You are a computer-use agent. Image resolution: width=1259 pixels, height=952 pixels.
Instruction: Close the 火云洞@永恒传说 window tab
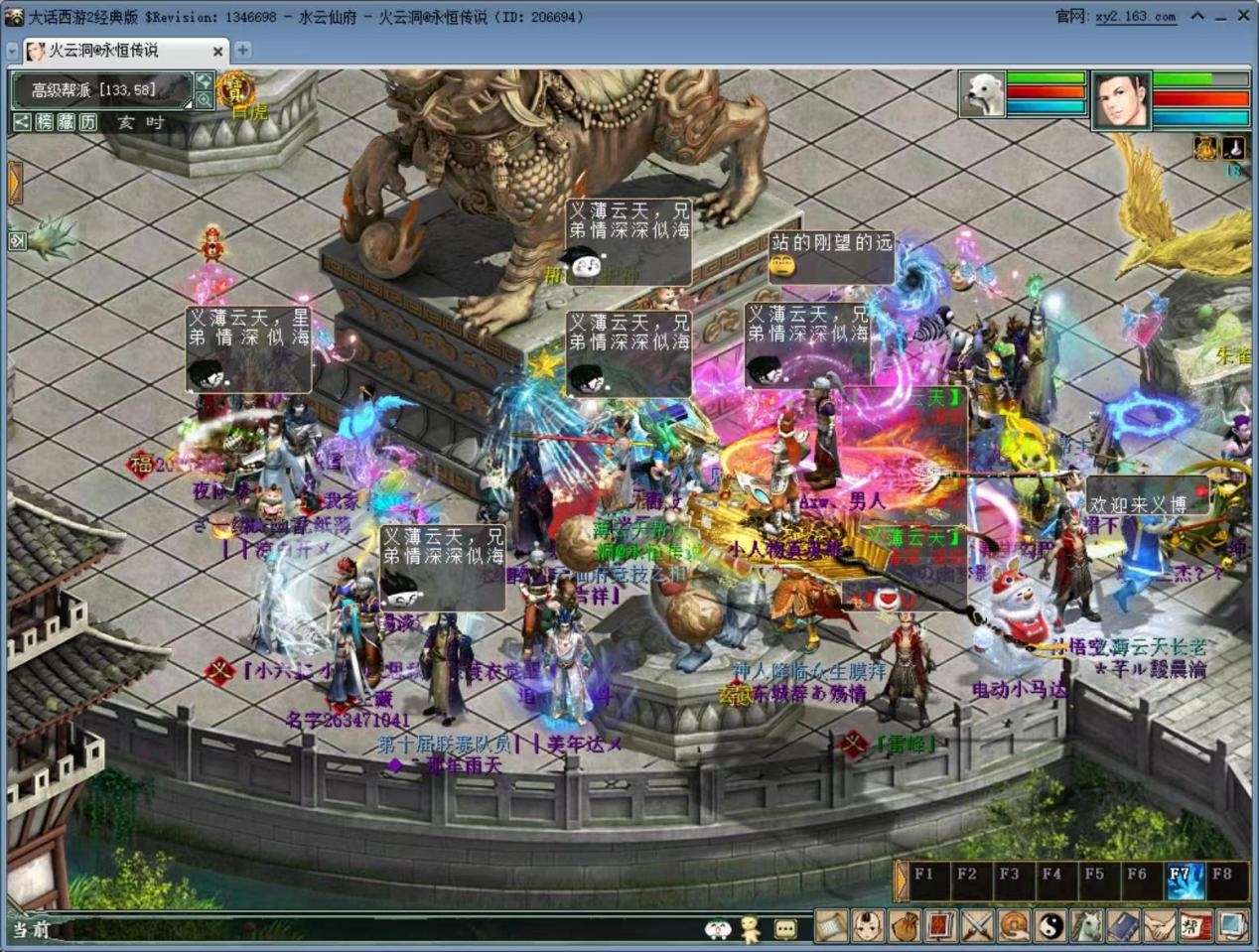click(217, 51)
